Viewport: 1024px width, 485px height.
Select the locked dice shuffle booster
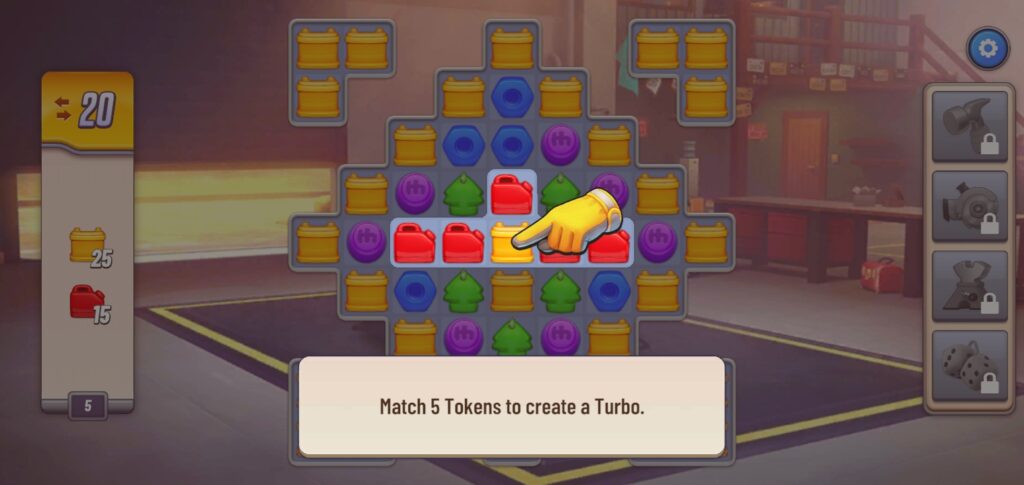point(969,366)
